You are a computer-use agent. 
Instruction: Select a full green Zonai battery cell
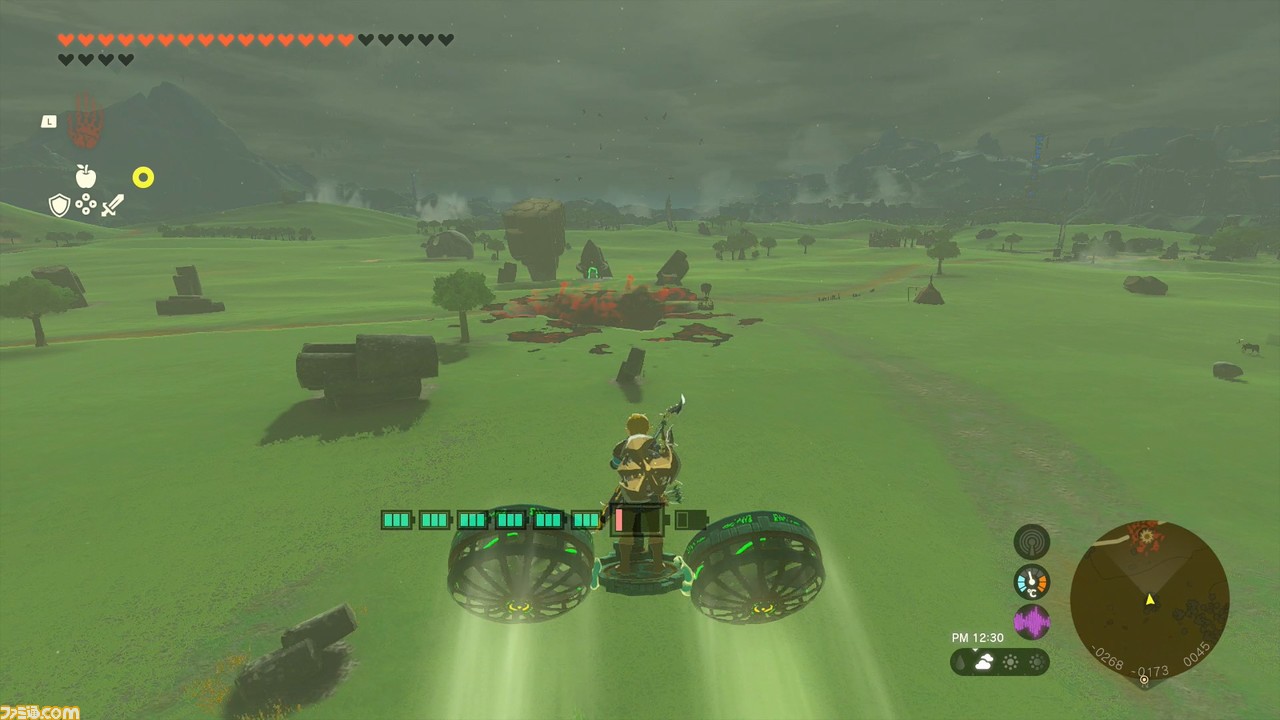(395, 520)
